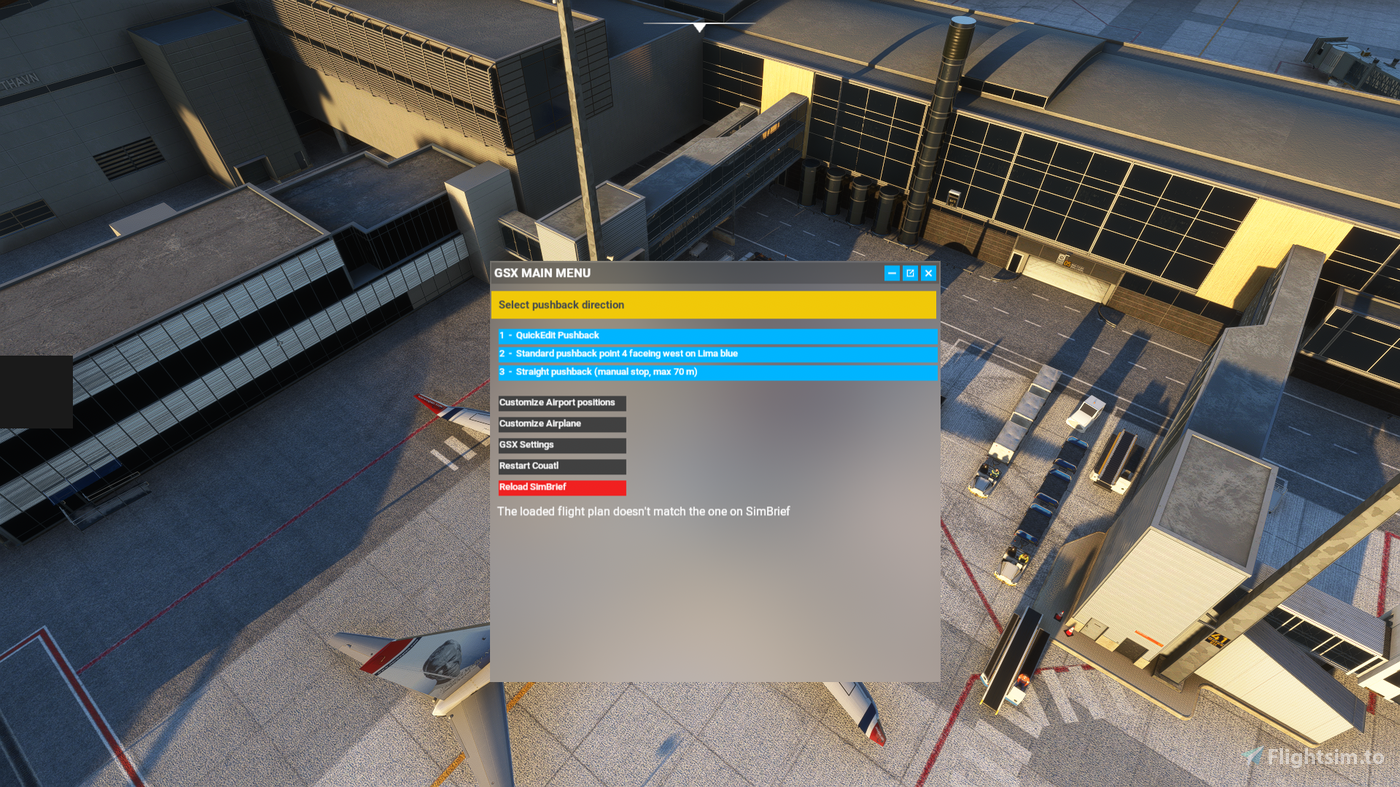Restart Couatl engine
Viewport: 1400px width, 787px height.
pos(561,464)
